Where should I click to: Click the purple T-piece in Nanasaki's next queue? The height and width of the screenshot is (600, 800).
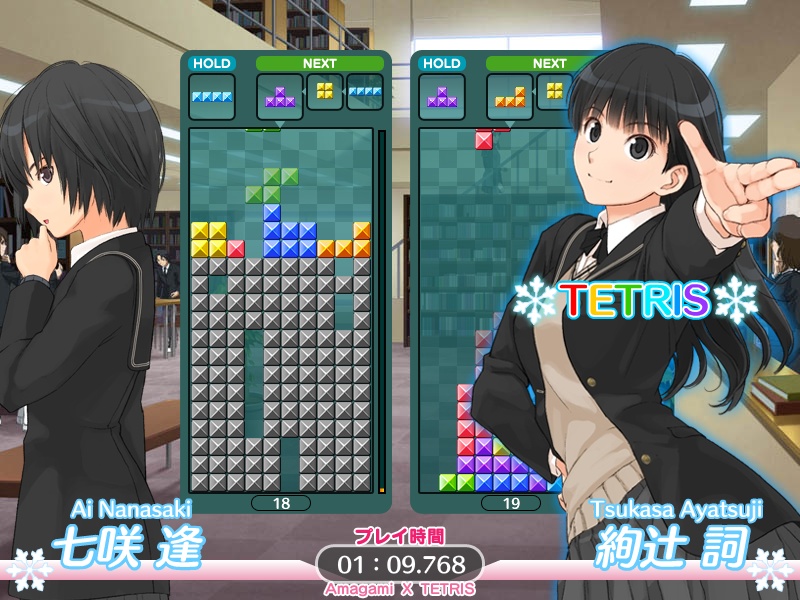tap(280, 97)
